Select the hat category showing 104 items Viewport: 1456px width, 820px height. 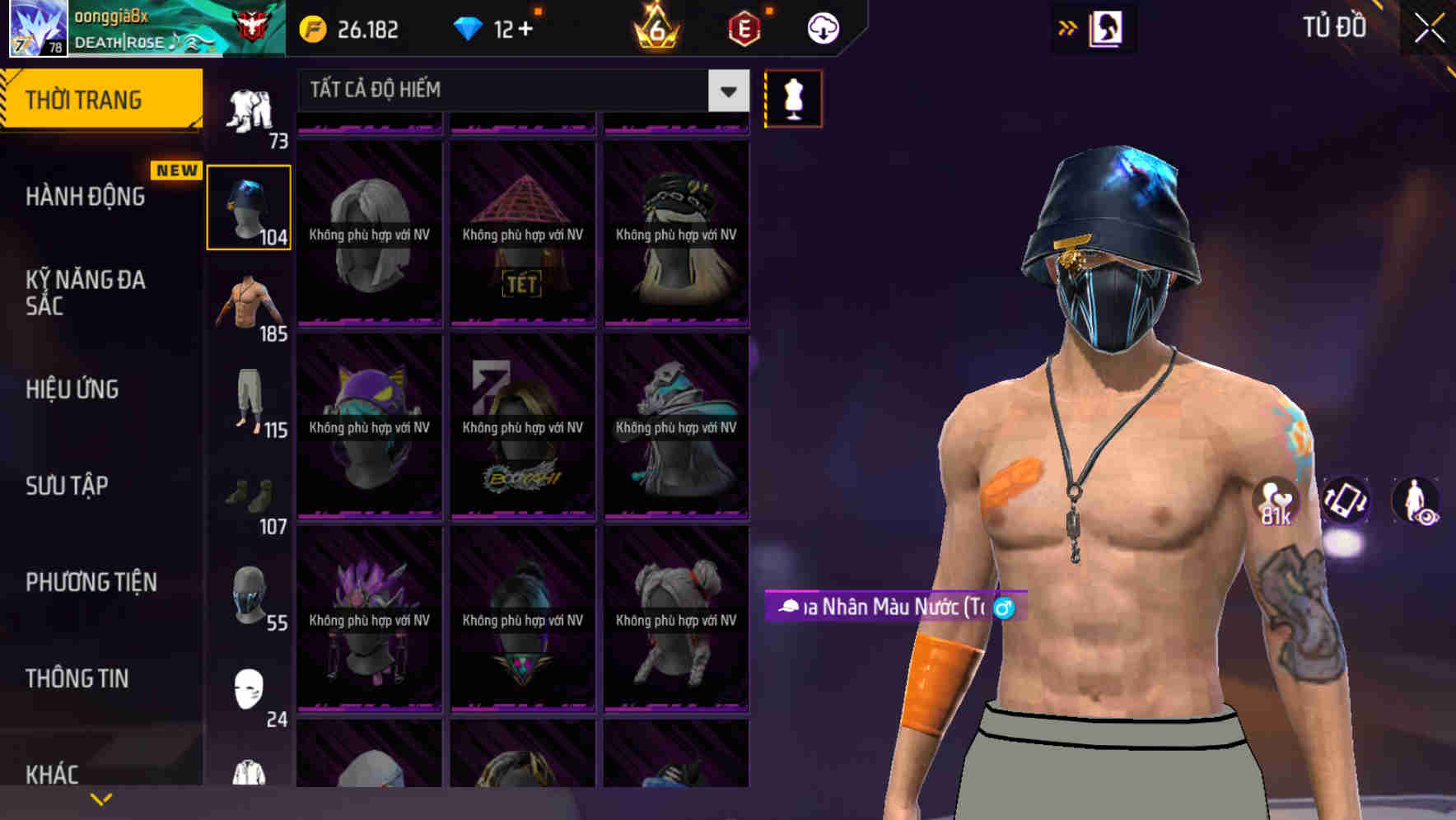[x=249, y=206]
